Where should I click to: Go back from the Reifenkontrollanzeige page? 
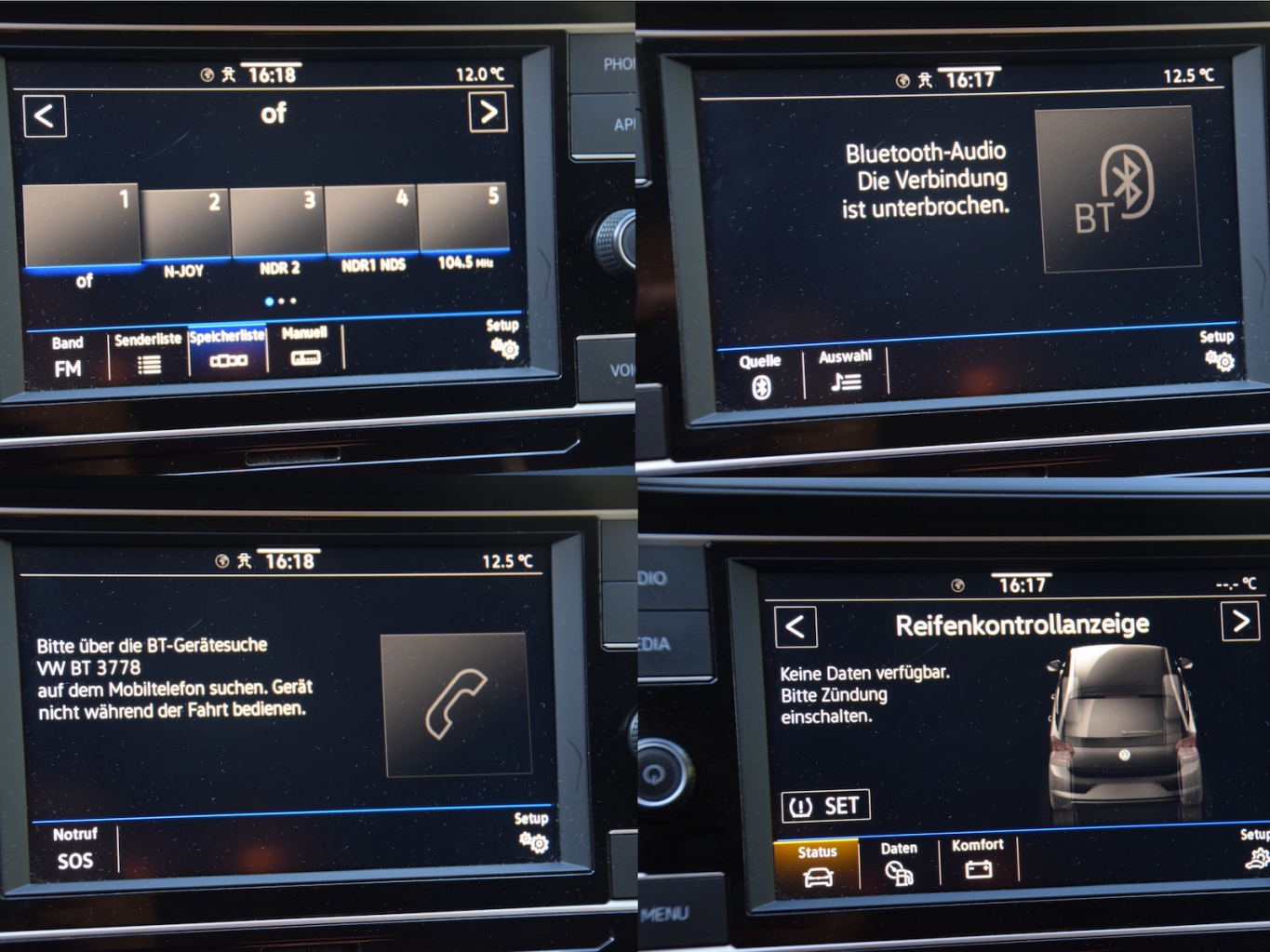coord(795,626)
